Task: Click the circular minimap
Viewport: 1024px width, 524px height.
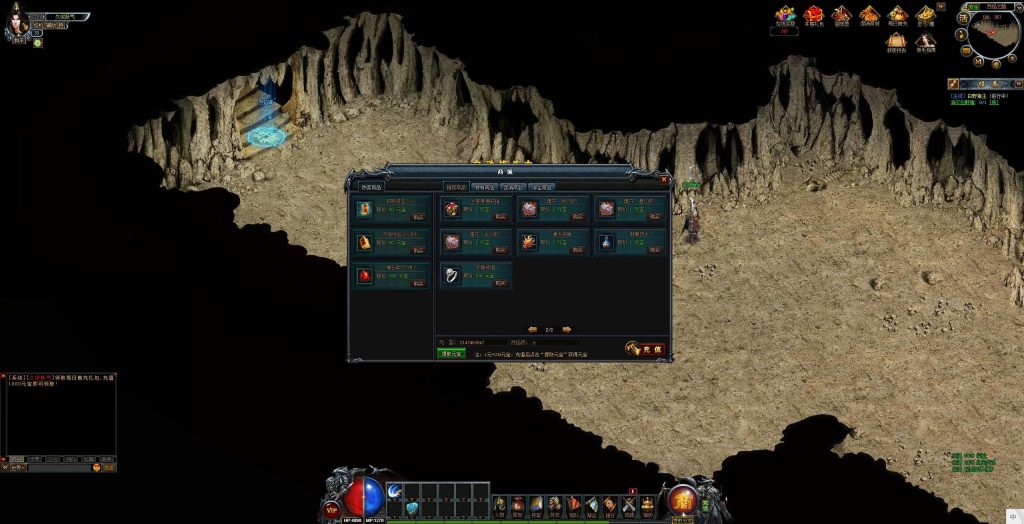Action: pyautogui.click(x=989, y=40)
